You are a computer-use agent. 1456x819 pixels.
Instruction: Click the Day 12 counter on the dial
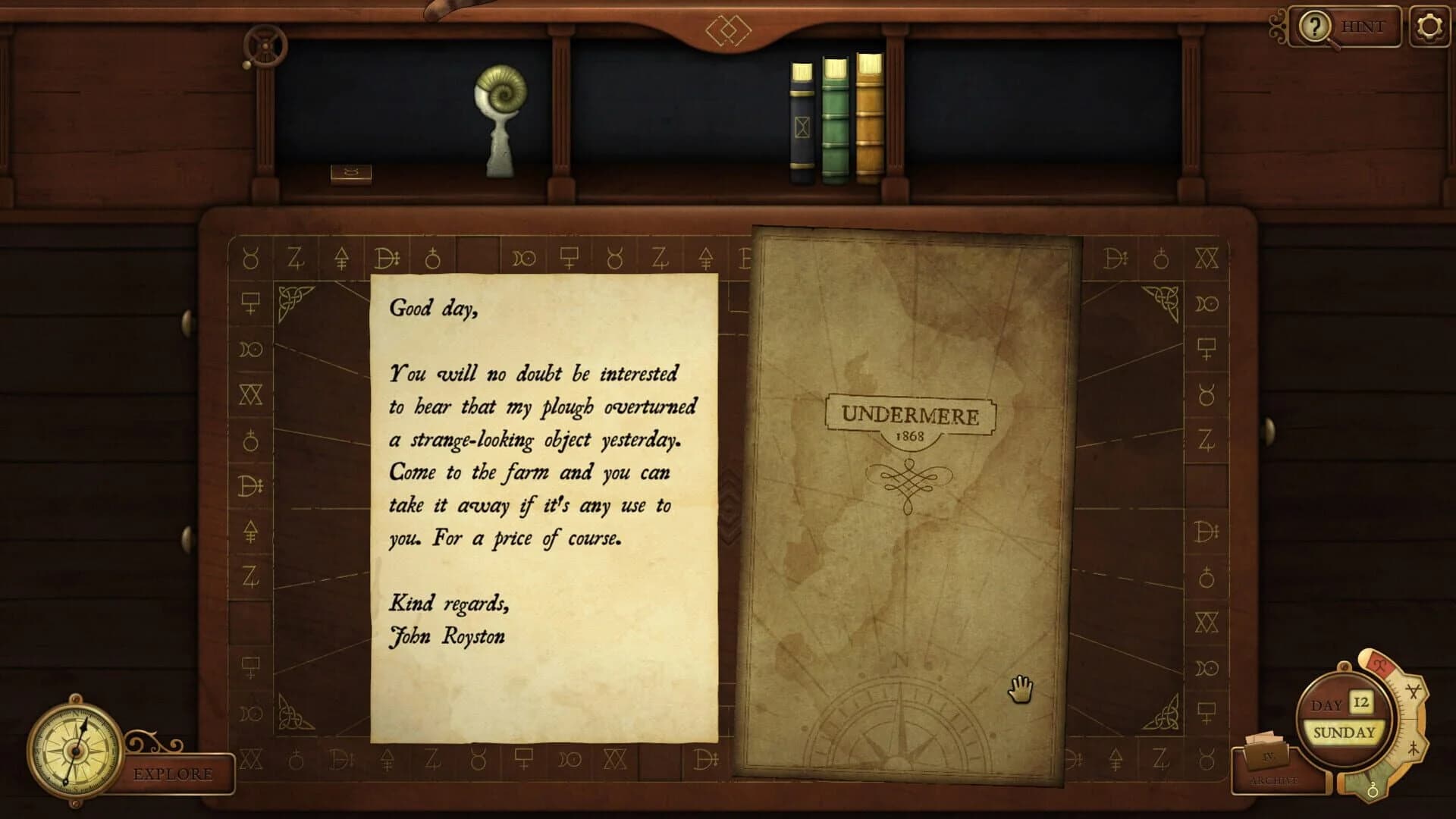click(1361, 702)
